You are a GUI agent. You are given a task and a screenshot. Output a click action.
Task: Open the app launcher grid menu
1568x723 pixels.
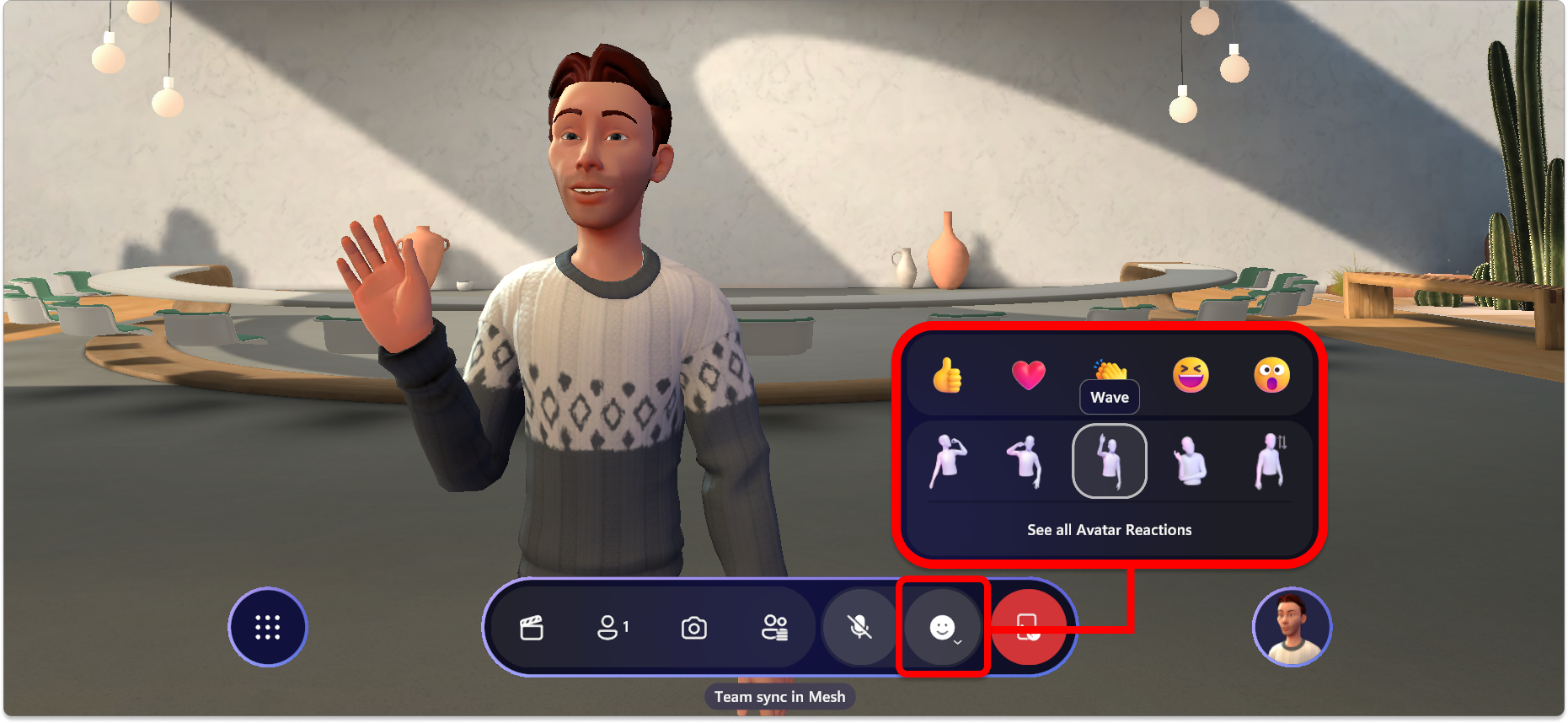click(267, 627)
